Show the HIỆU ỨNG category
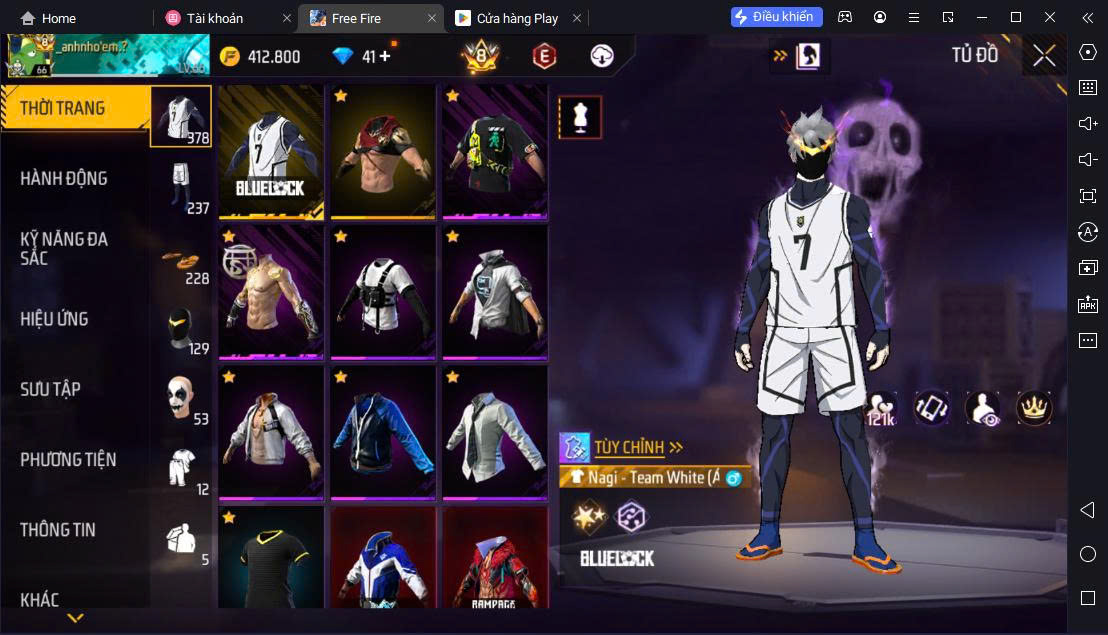Viewport: 1108px width, 635px height. coord(55,319)
